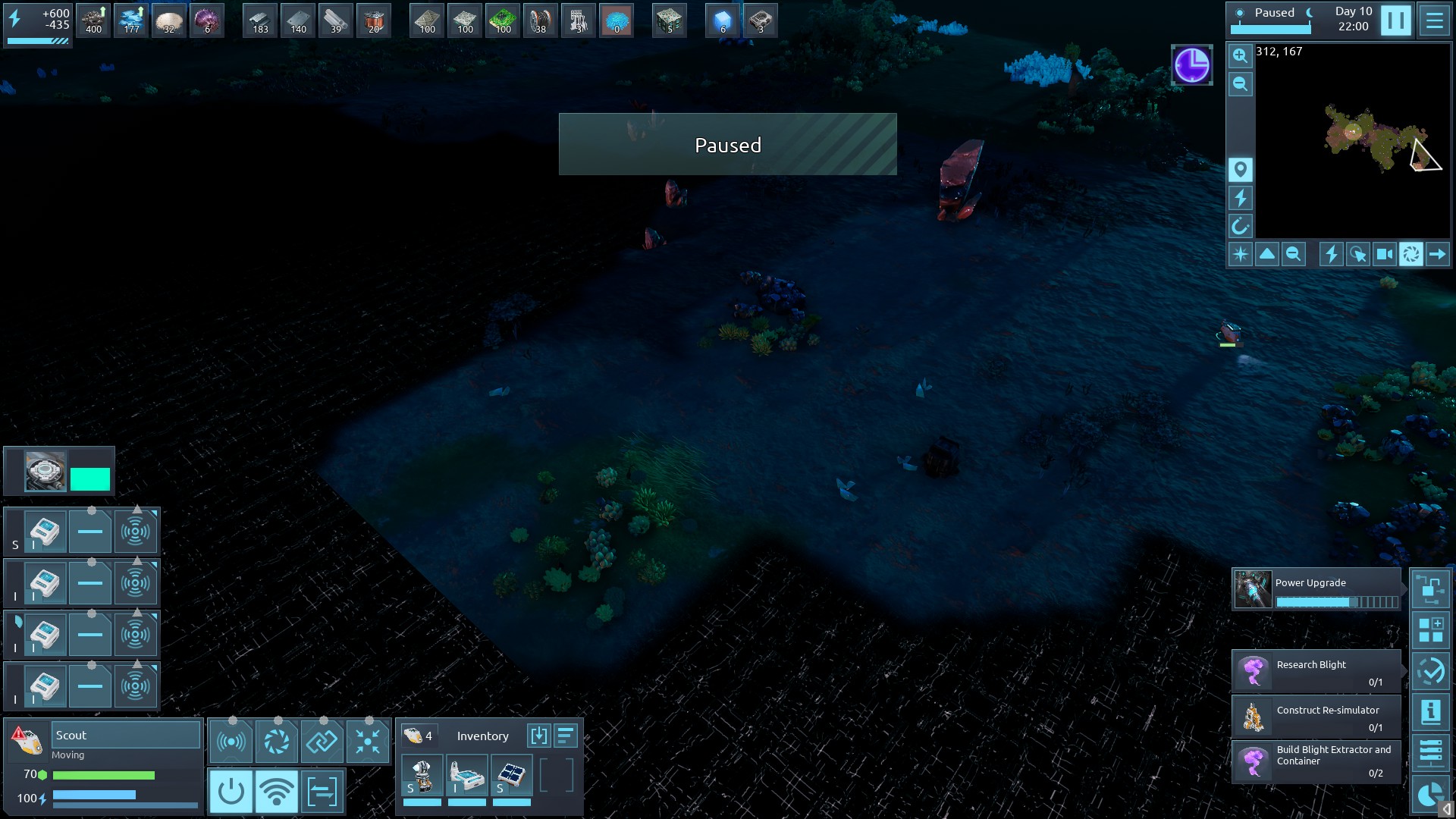Select the Construct Re-simulator objective
The height and width of the screenshot is (819, 1456).
[1316, 717]
